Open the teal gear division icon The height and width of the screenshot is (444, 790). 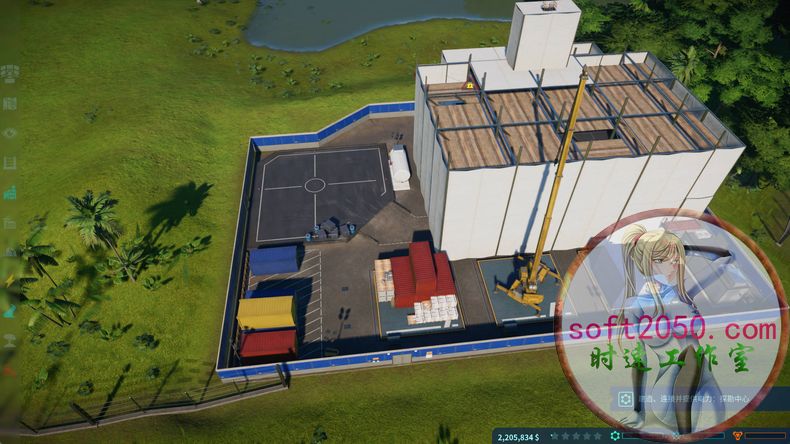615,436
